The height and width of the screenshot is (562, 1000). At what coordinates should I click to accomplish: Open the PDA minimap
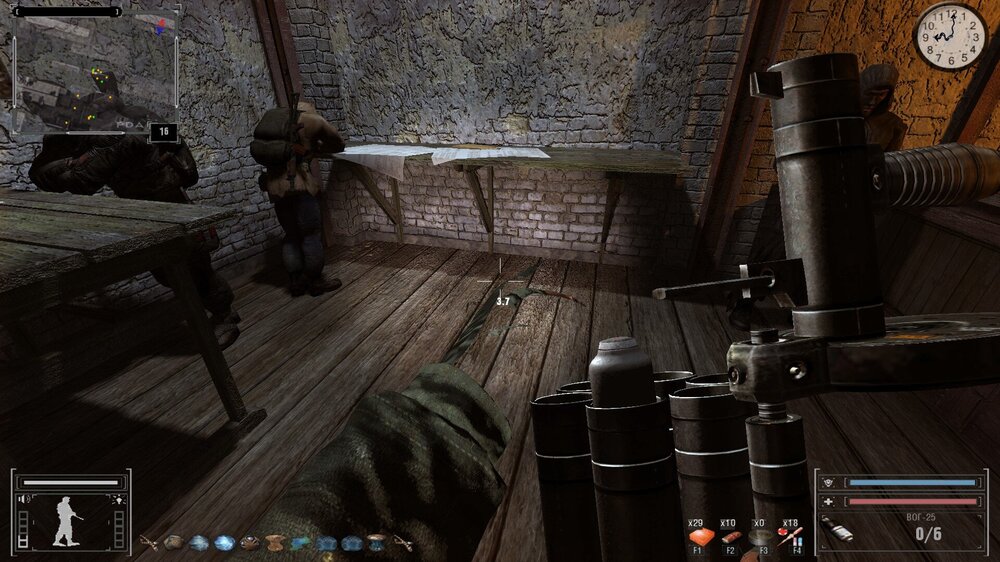[95, 75]
